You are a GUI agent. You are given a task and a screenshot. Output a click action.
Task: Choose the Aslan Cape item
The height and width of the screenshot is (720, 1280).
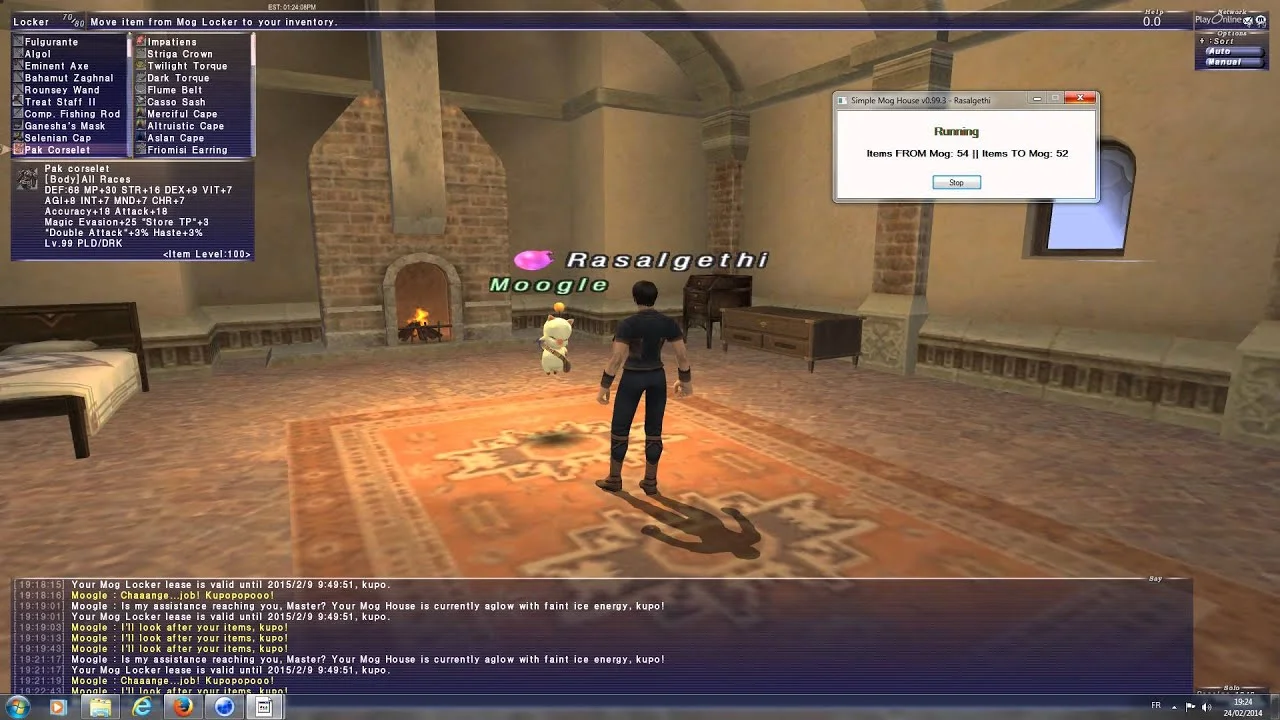[175, 138]
